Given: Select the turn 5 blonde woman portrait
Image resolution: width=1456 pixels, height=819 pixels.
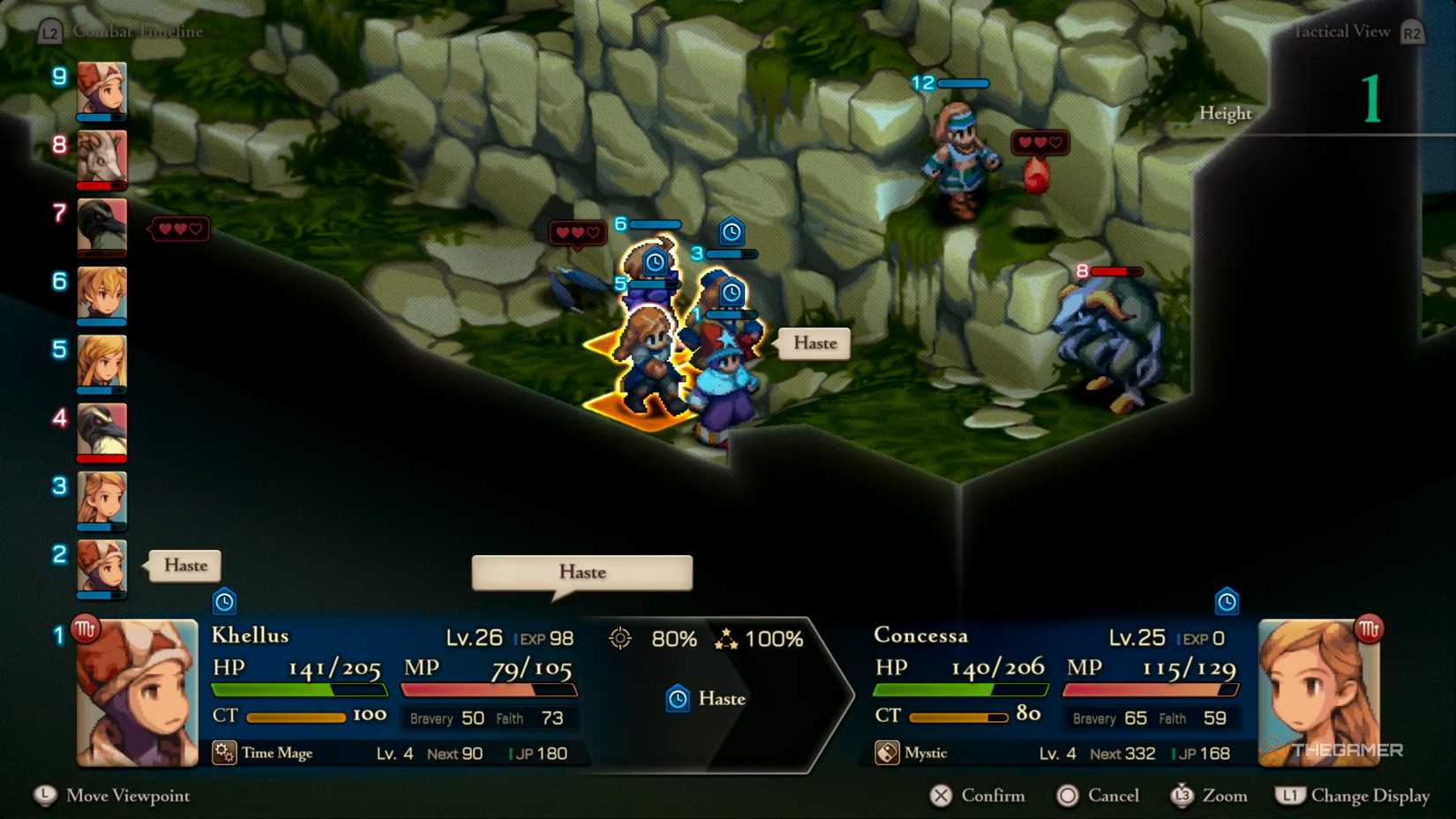Looking at the screenshot, I should pyautogui.click(x=101, y=363).
